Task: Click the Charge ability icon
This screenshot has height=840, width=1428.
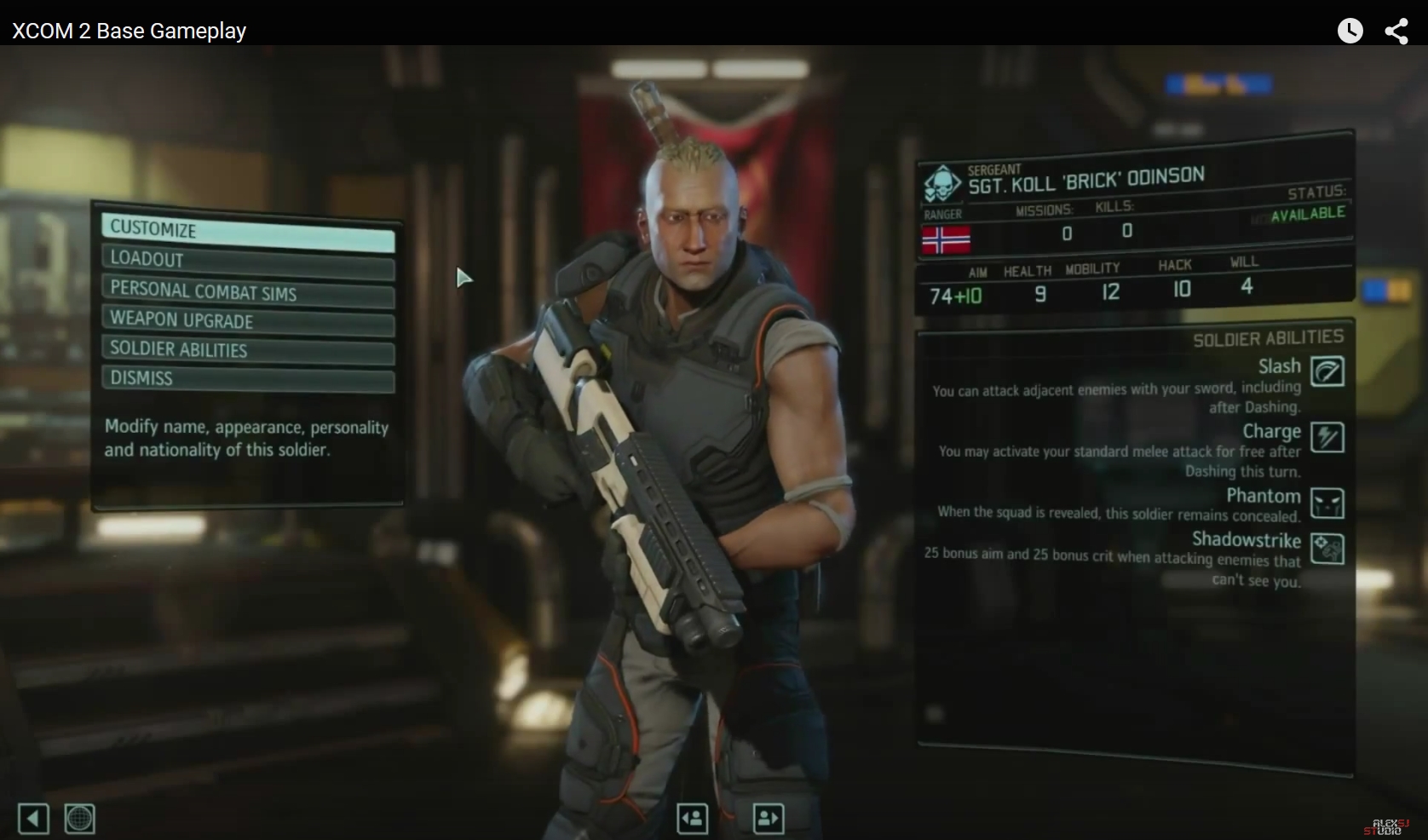Action: point(1327,437)
